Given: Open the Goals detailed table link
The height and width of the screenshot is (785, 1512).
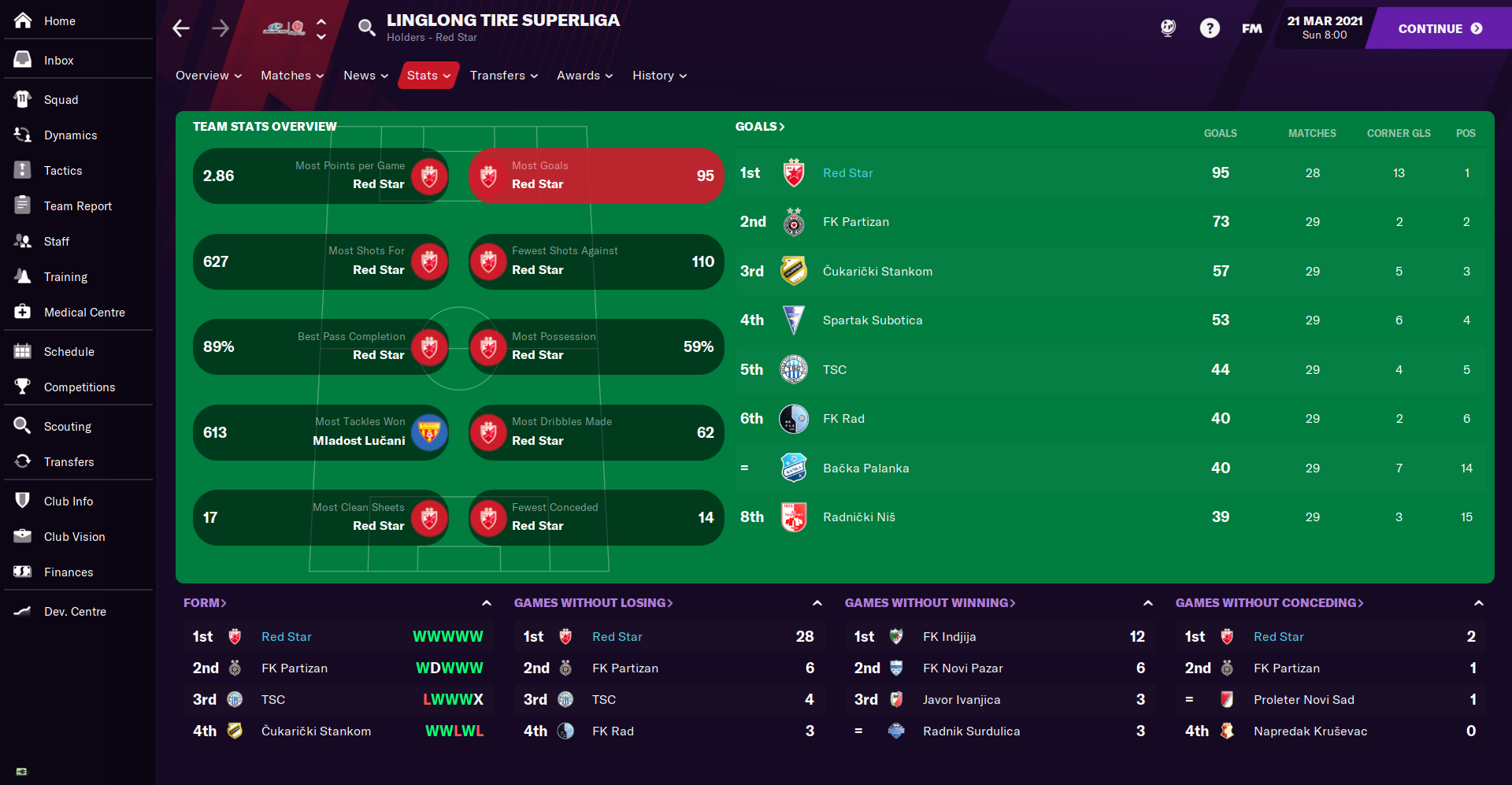Looking at the screenshot, I should click(759, 127).
